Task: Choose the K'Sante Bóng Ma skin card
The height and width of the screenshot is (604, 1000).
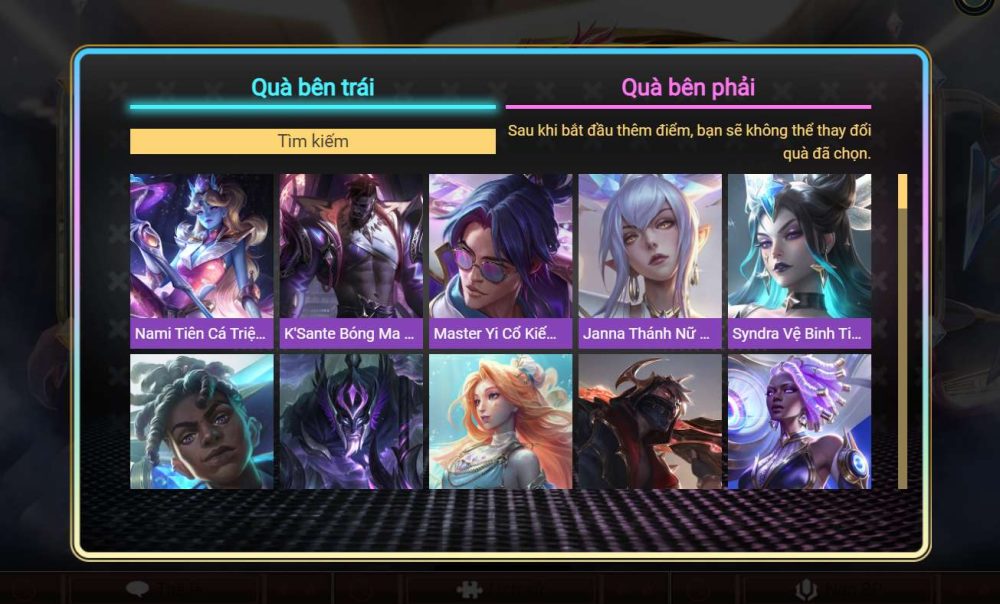Action: pyautogui.click(x=351, y=260)
